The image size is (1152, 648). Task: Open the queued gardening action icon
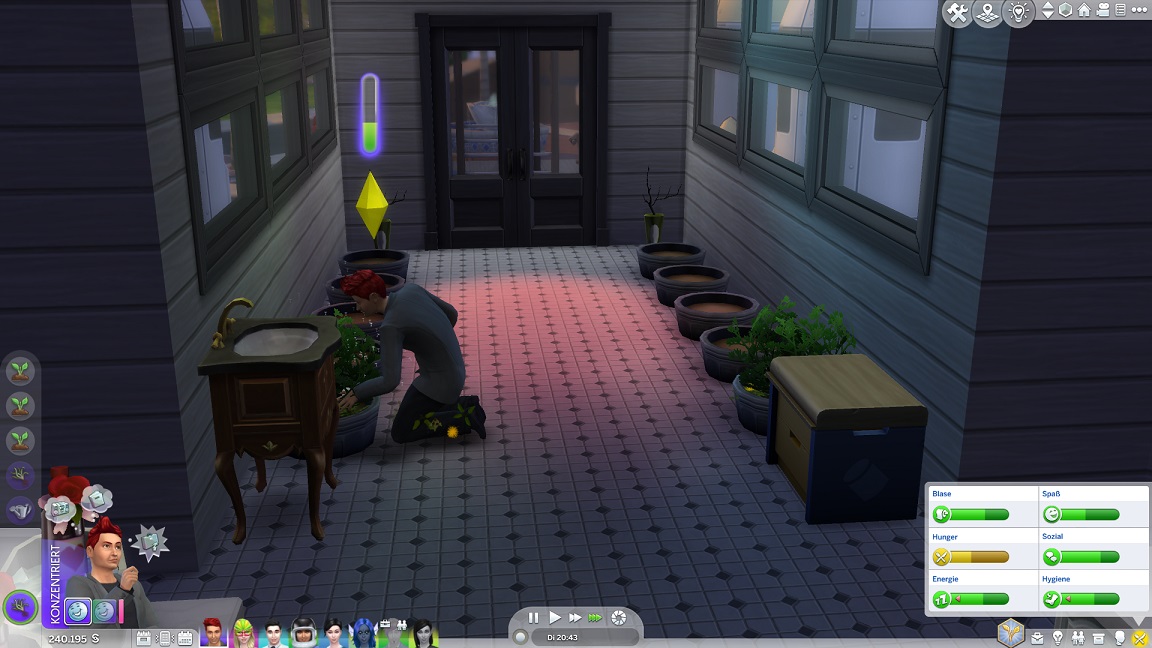(20, 372)
